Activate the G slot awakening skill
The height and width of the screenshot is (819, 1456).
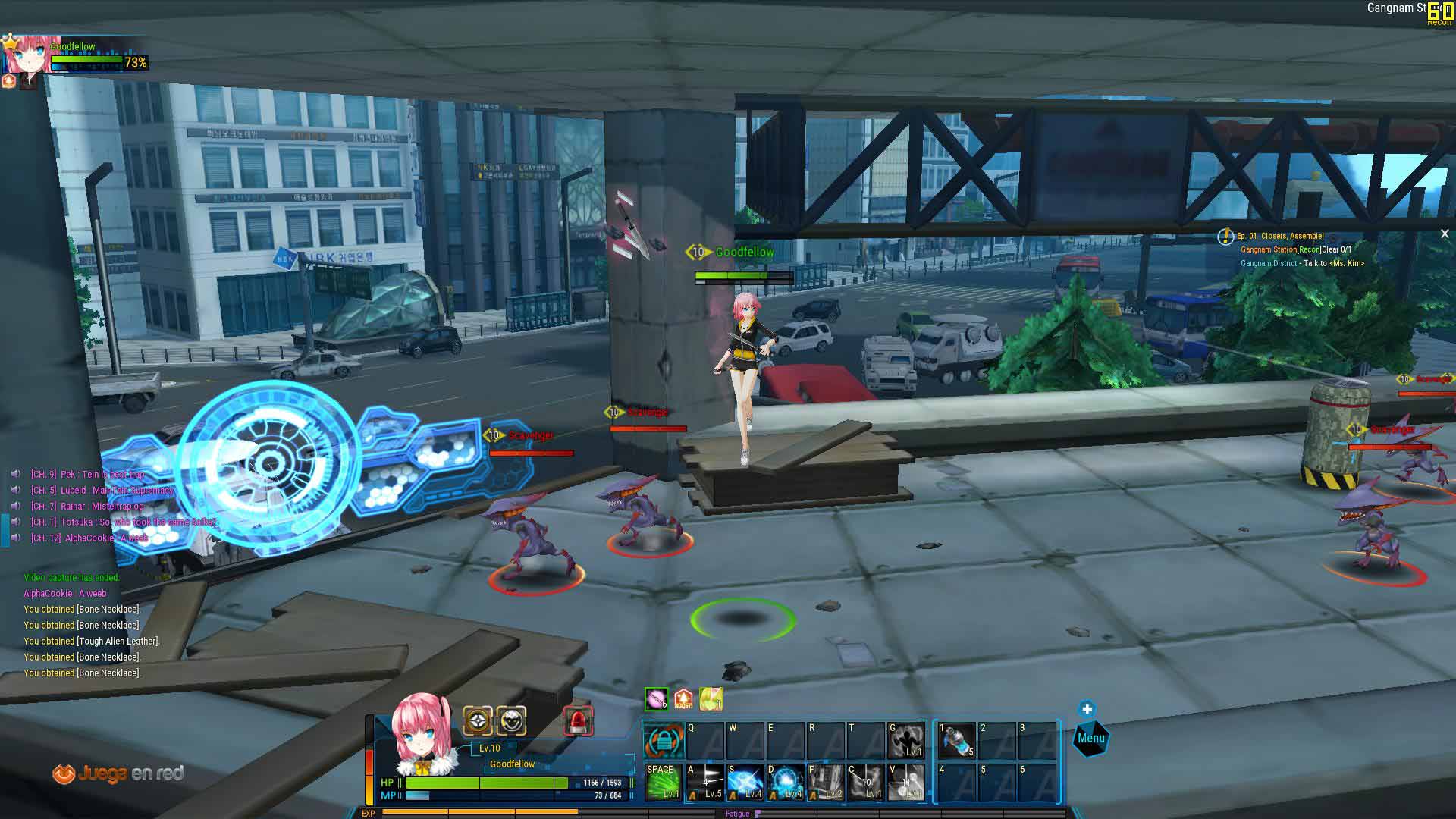[x=906, y=740]
